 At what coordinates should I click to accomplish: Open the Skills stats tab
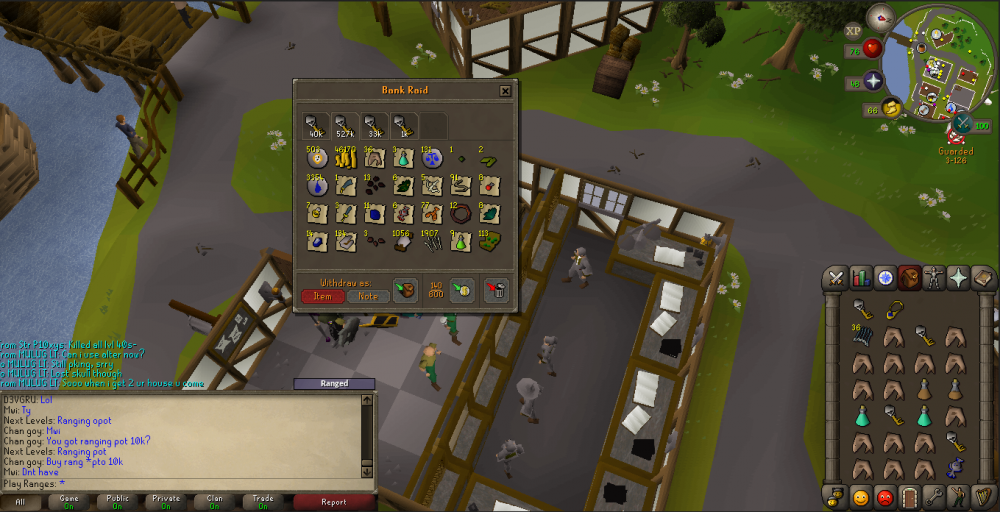(860, 278)
